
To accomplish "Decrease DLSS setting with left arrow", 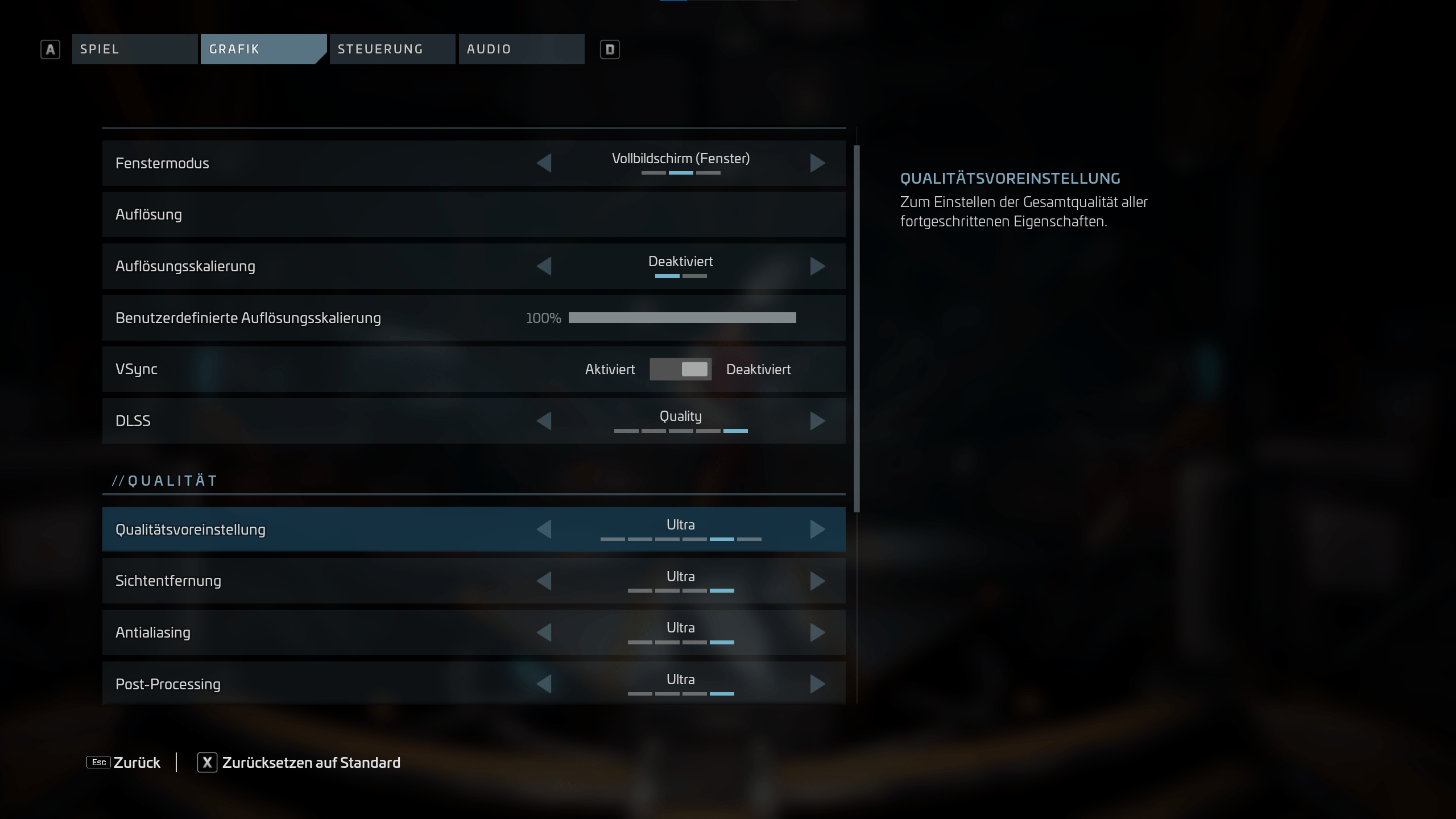I will point(544,421).
